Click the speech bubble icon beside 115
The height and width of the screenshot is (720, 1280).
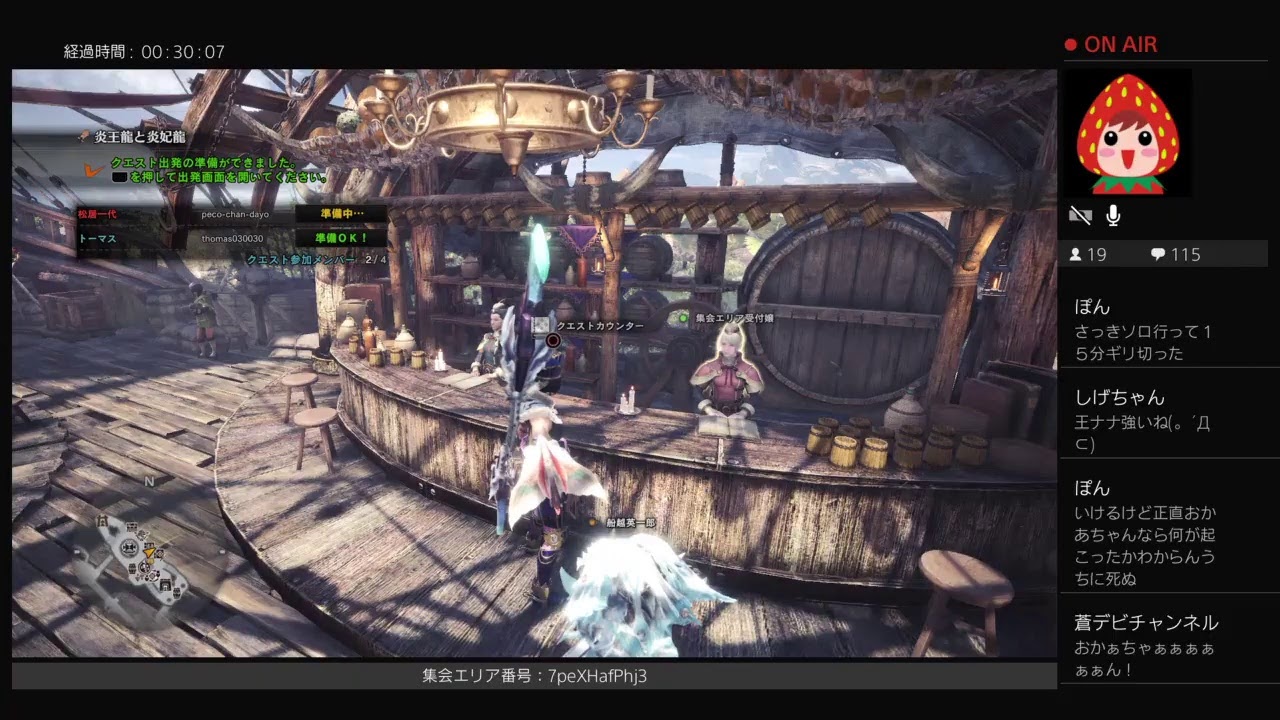coord(1155,254)
